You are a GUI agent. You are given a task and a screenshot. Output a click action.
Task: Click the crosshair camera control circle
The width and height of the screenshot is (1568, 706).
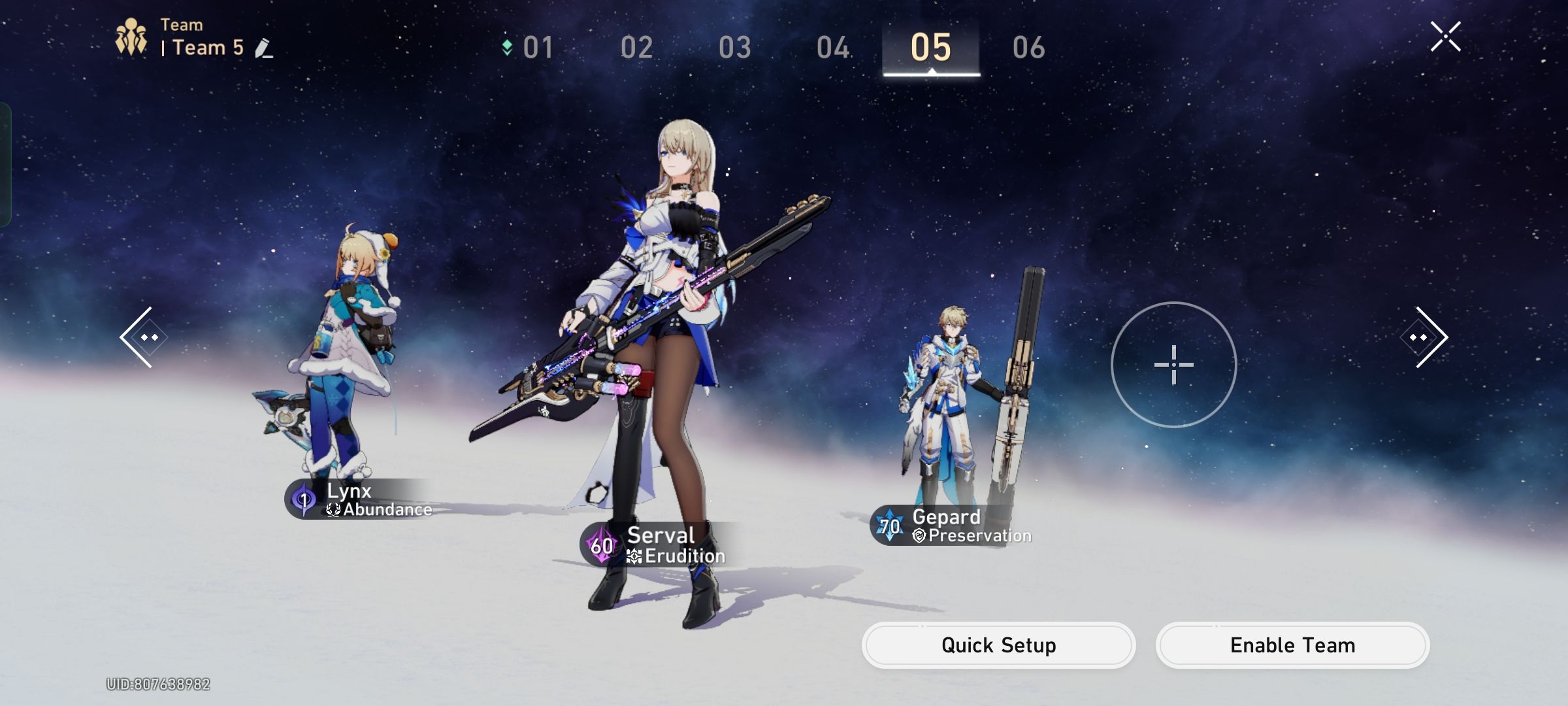click(1174, 364)
